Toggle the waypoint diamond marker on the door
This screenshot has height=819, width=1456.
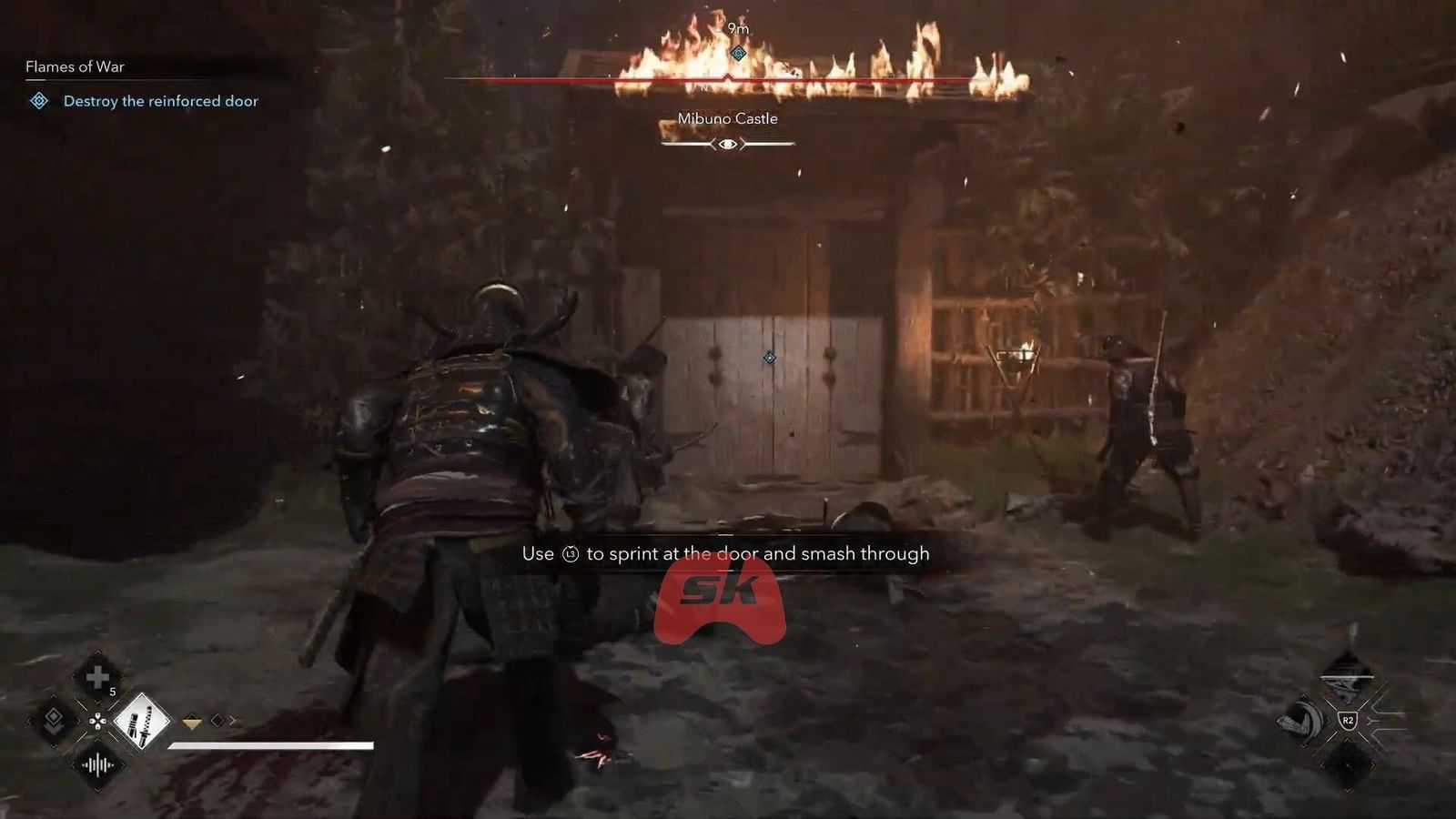coord(769,358)
